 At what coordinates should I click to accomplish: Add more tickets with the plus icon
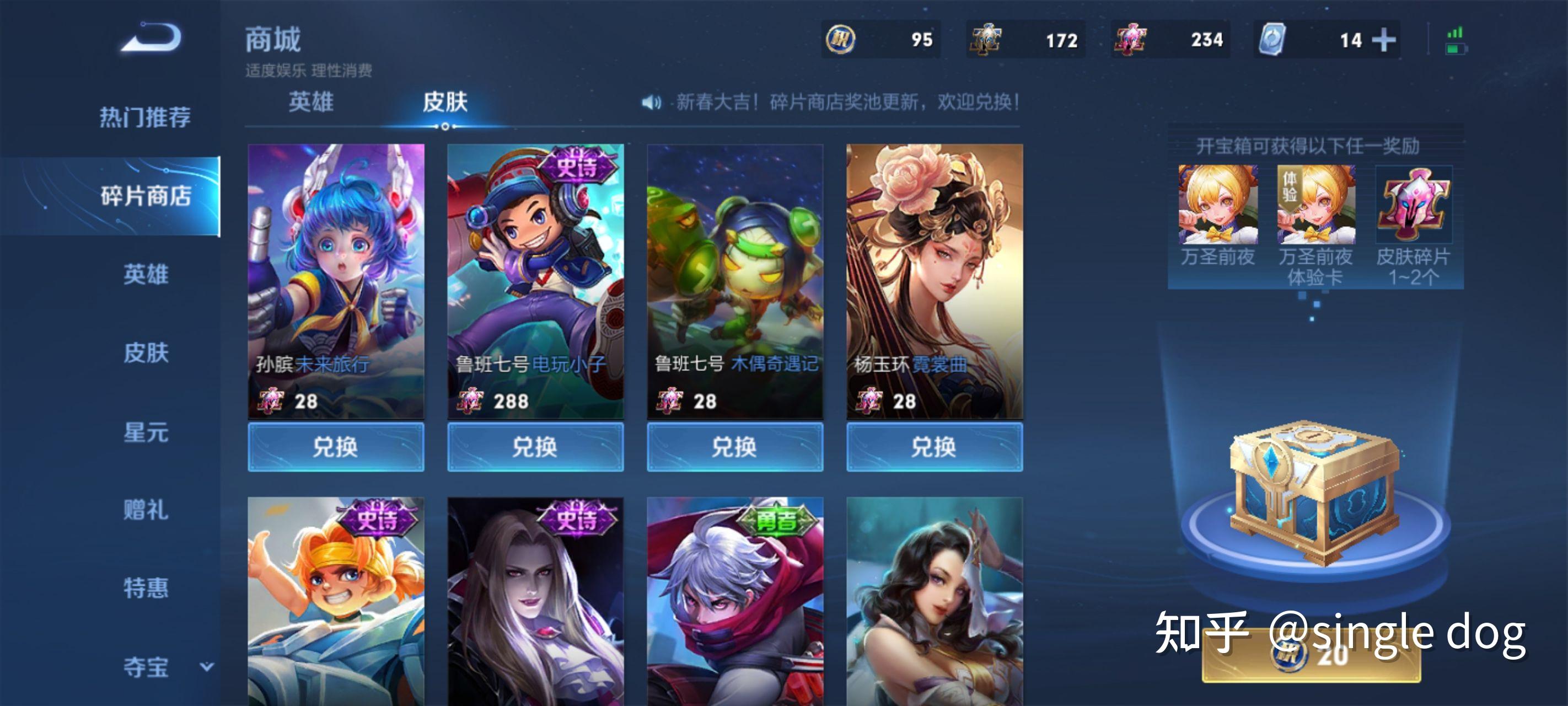coord(1383,40)
